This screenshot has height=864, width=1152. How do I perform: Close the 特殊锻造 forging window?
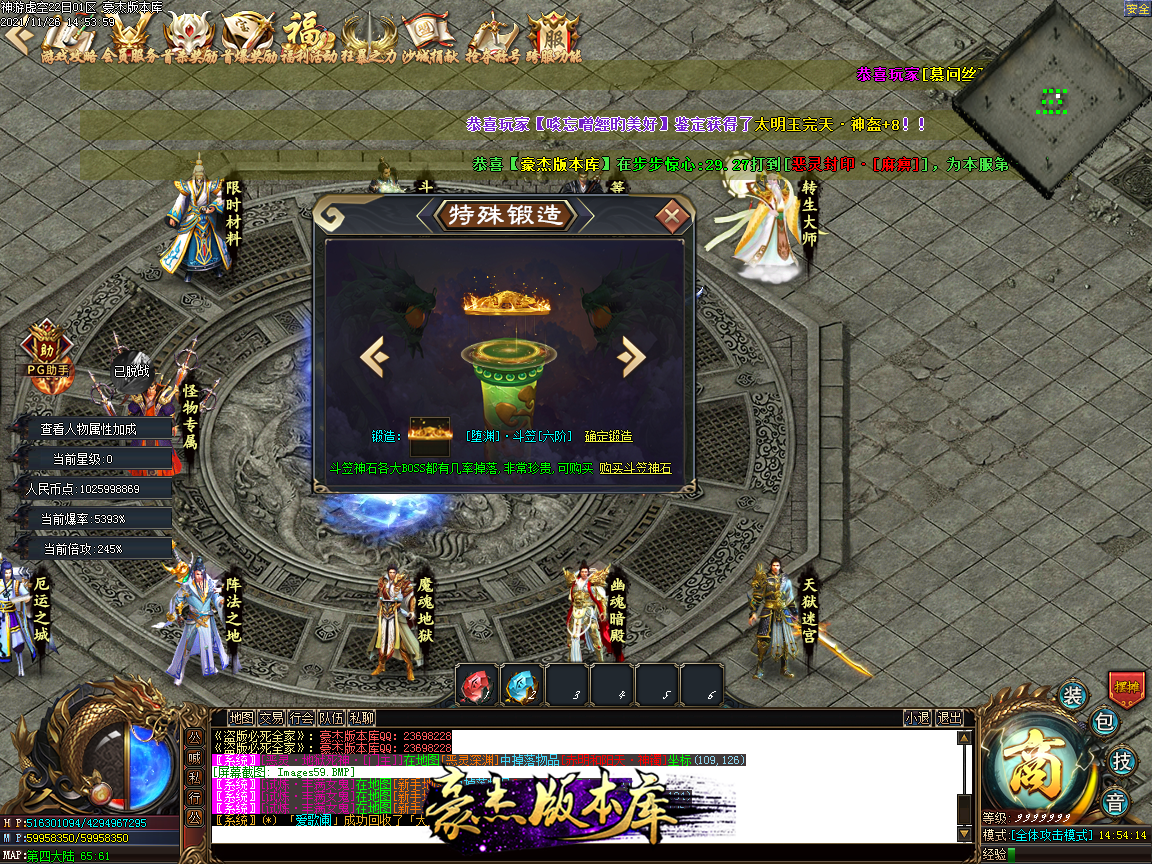[x=673, y=215]
